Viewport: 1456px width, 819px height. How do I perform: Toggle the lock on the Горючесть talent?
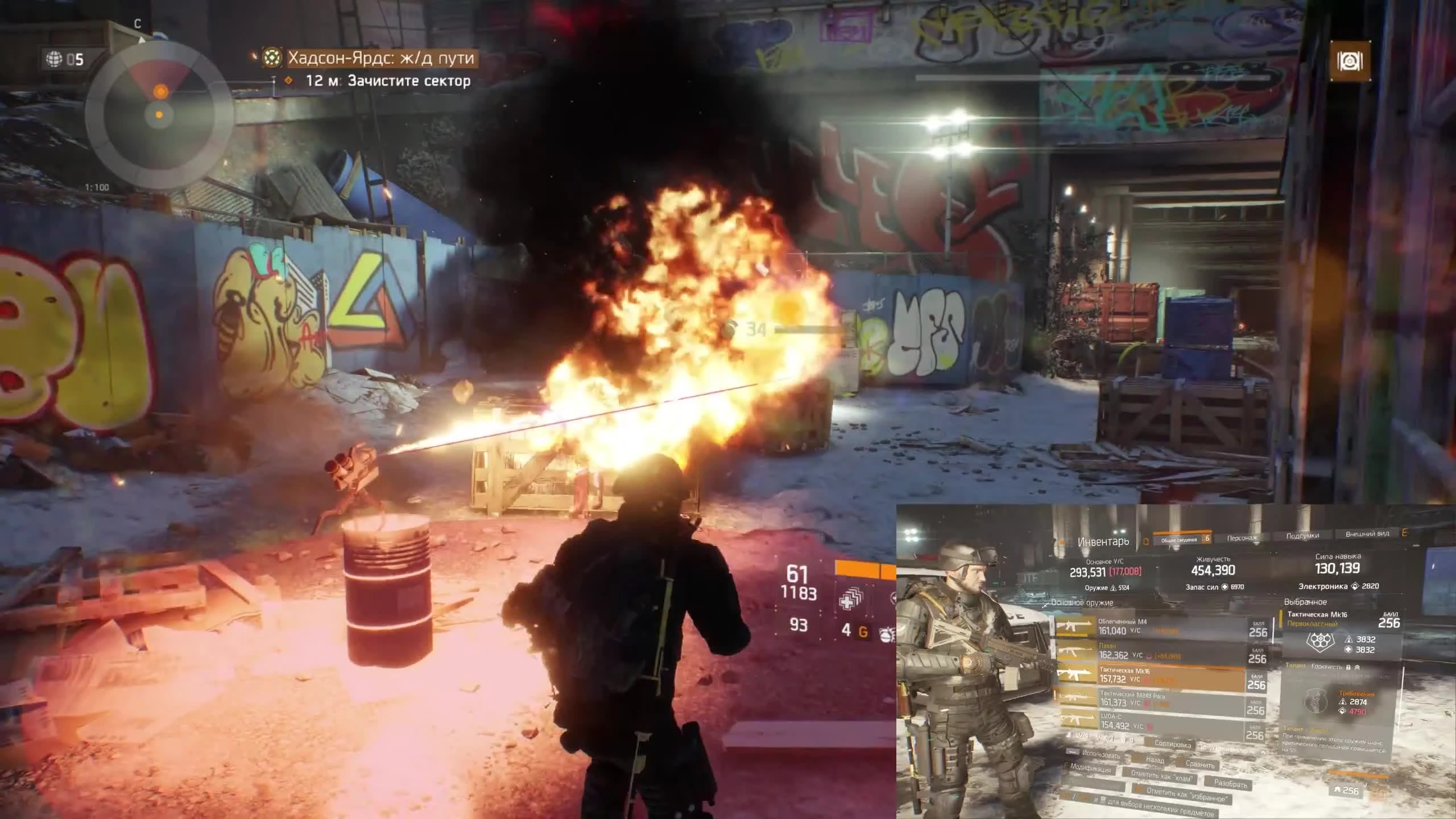pos(1349,667)
